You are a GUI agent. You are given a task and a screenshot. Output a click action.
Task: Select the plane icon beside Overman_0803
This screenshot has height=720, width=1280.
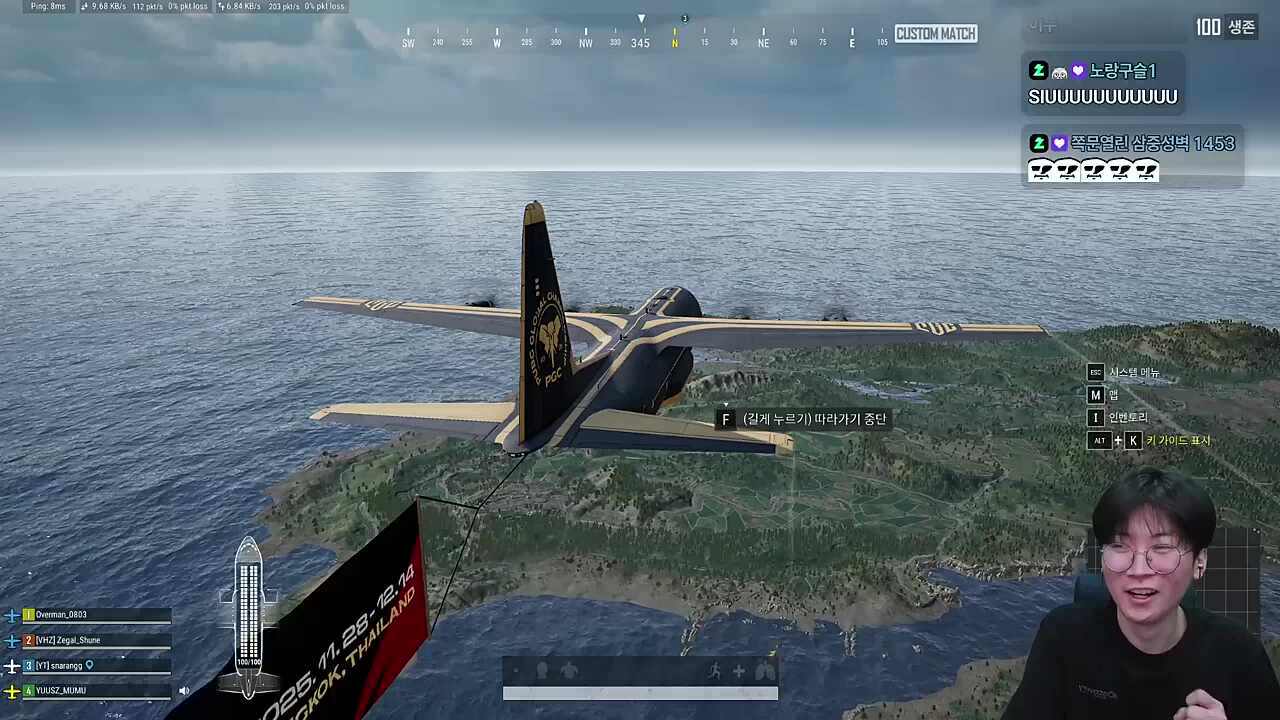pos(12,615)
